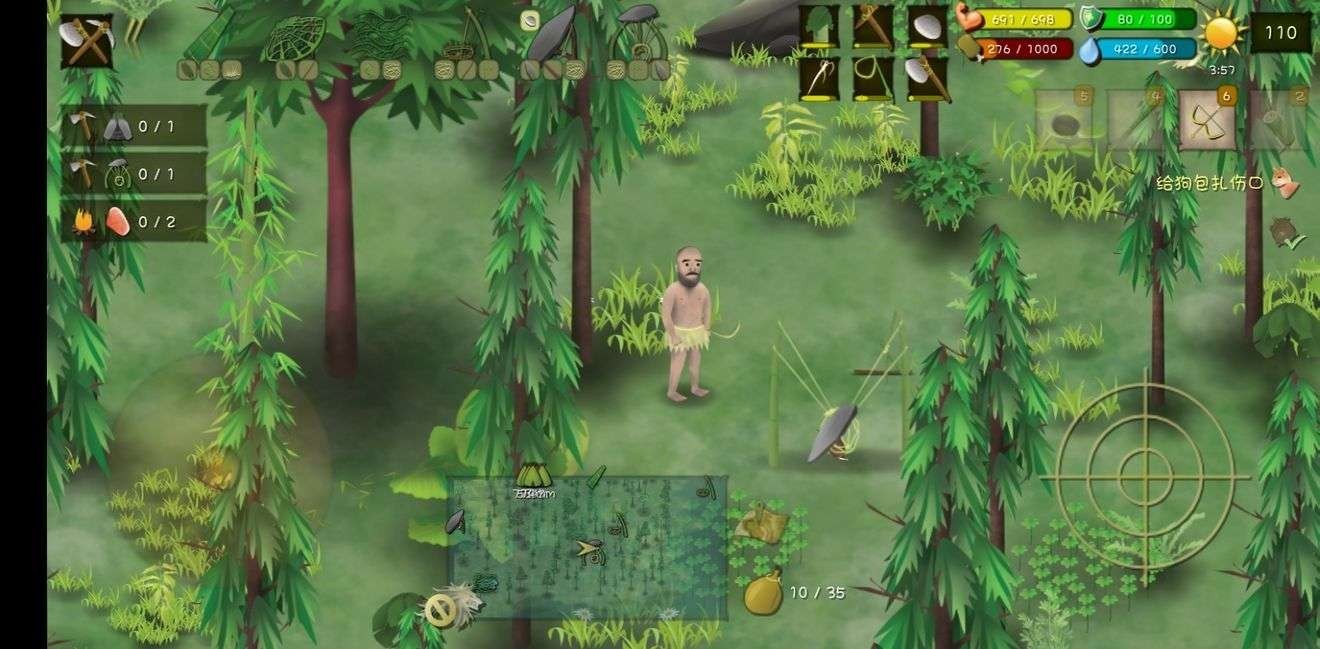The height and width of the screenshot is (649, 1320).
Task: Open the crafting menu with crossed tools icon
Action: coord(86,41)
